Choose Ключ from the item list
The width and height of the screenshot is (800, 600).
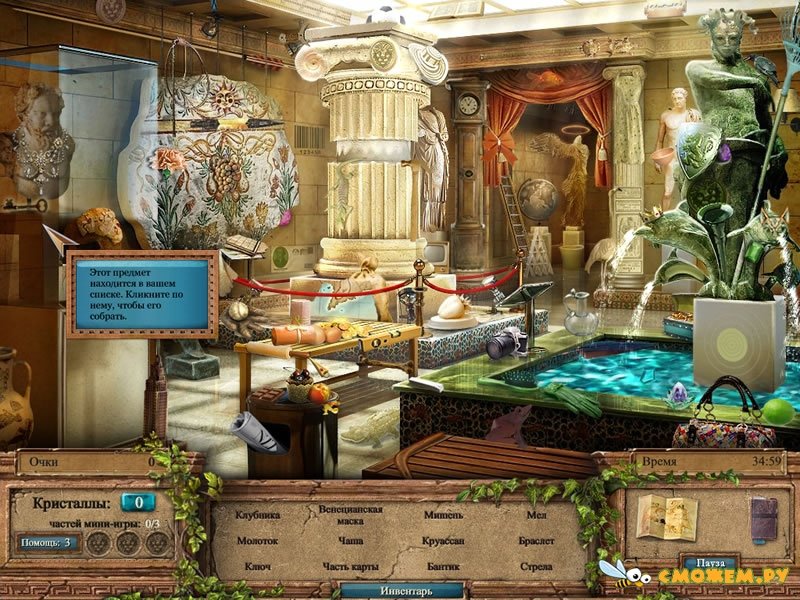(257, 566)
